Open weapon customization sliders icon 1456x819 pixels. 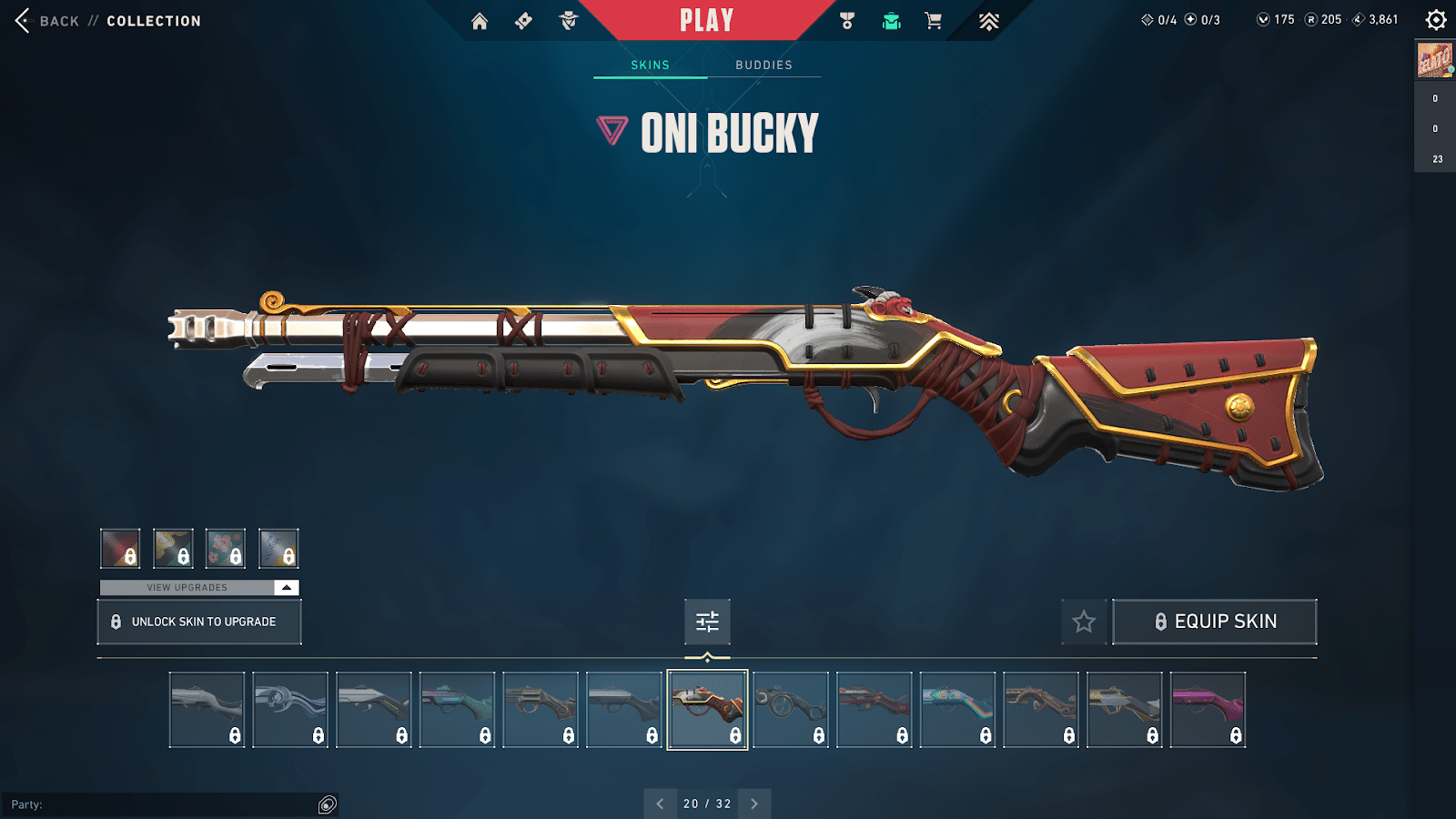(x=707, y=622)
